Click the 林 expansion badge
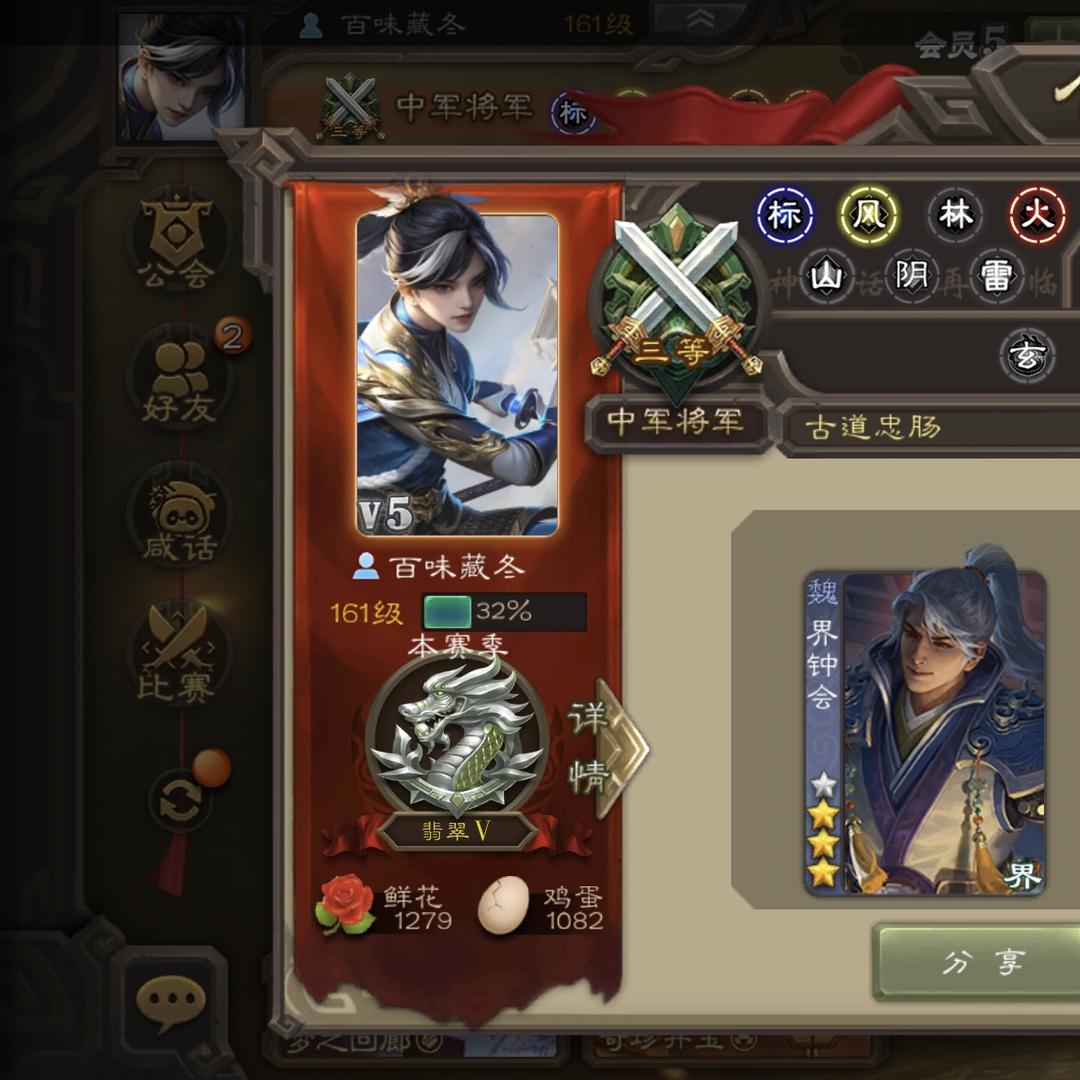Viewport: 1080px width, 1080px height. (956, 216)
